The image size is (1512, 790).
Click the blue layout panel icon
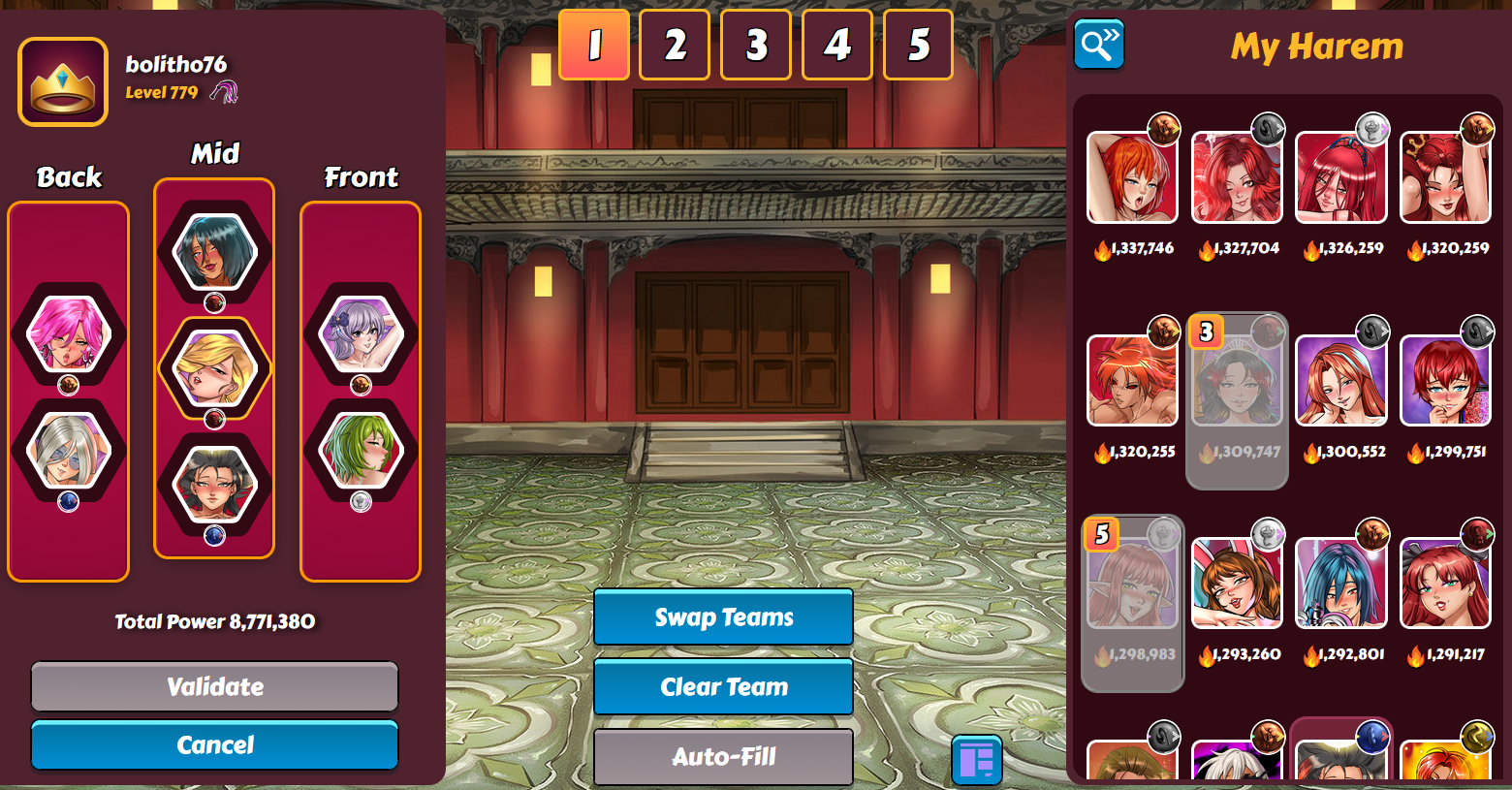point(977,760)
